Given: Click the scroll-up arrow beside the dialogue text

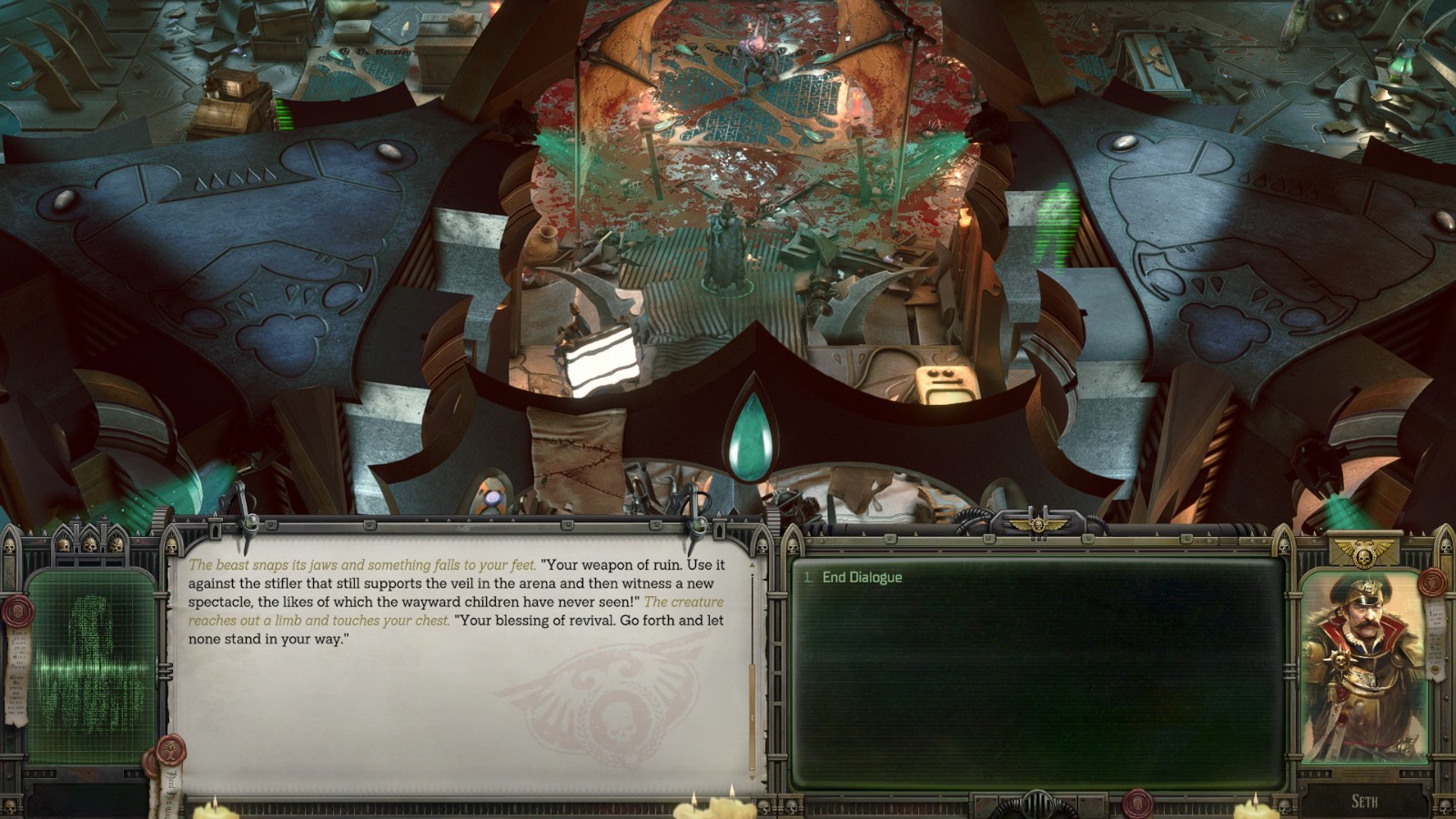Looking at the screenshot, I should [x=752, y=566].
